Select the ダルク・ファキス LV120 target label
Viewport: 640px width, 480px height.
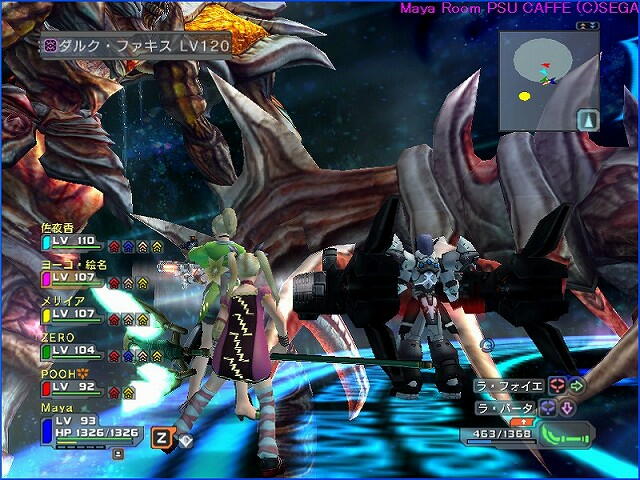137,46
